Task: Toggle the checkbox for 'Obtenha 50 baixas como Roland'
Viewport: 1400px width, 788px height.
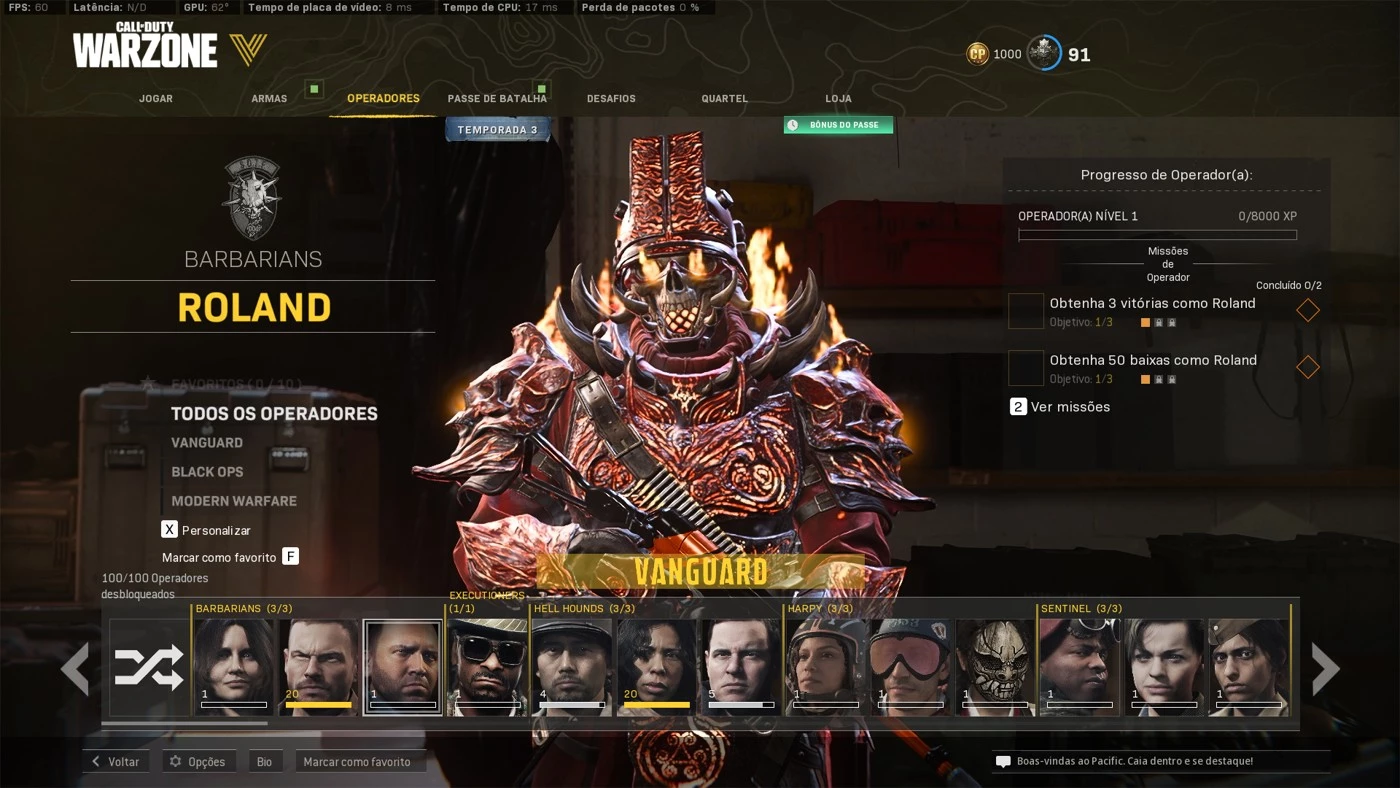Action: click(1025, 367)
